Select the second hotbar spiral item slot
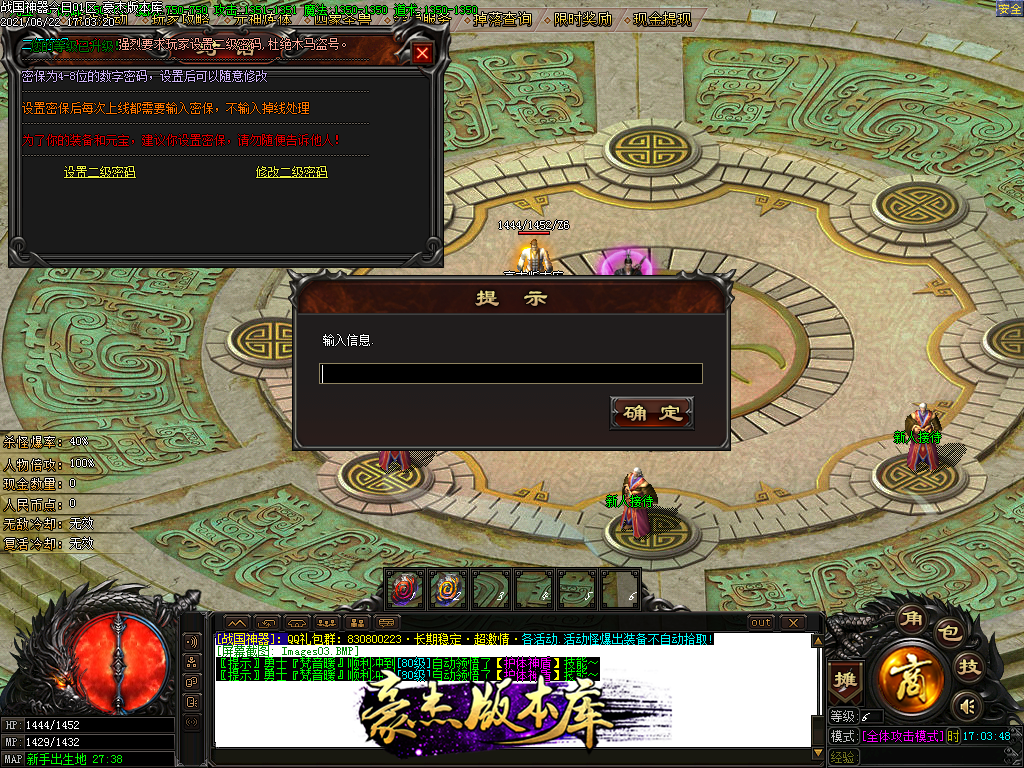Image resolution: width=1024 pixels, height=768 pixels. point(448,589)
